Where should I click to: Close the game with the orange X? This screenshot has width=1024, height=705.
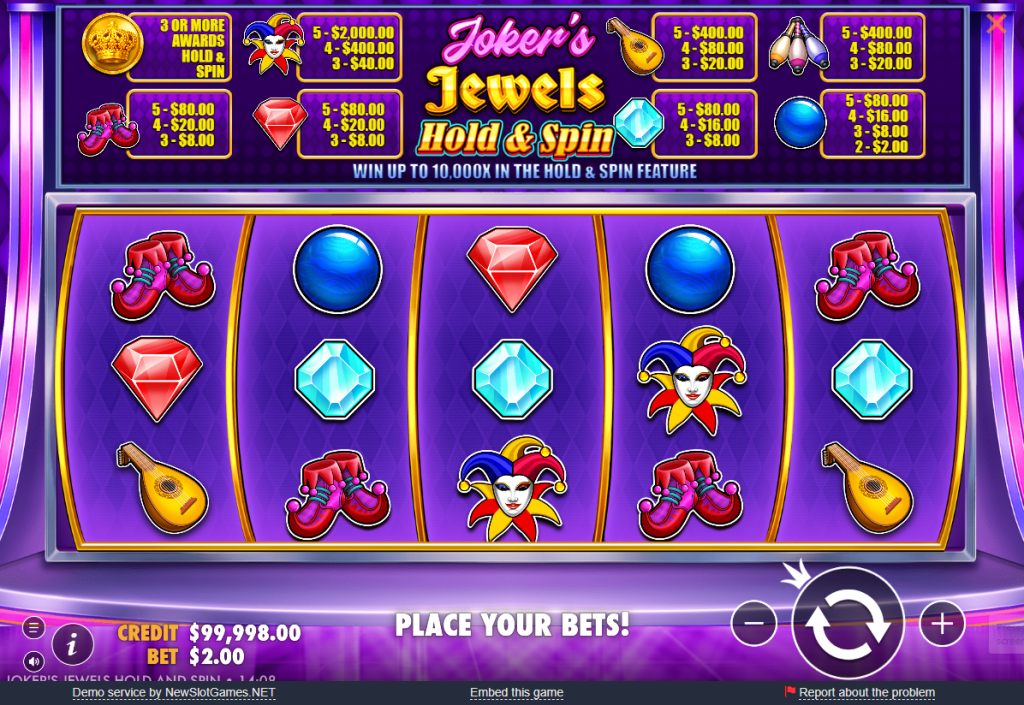(996, 25)
